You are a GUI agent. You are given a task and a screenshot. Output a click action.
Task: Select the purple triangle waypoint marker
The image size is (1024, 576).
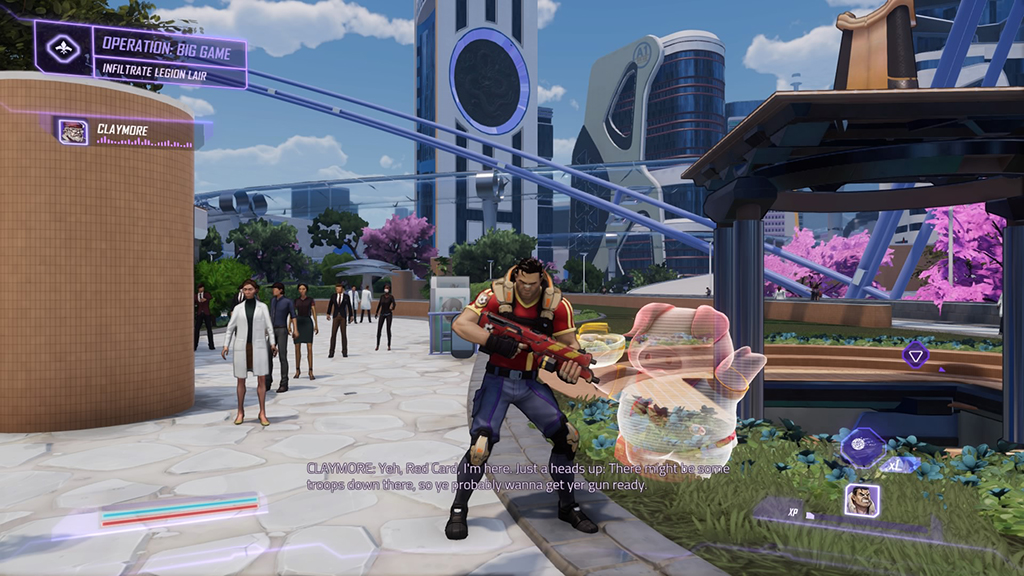[x=915, y=353]
